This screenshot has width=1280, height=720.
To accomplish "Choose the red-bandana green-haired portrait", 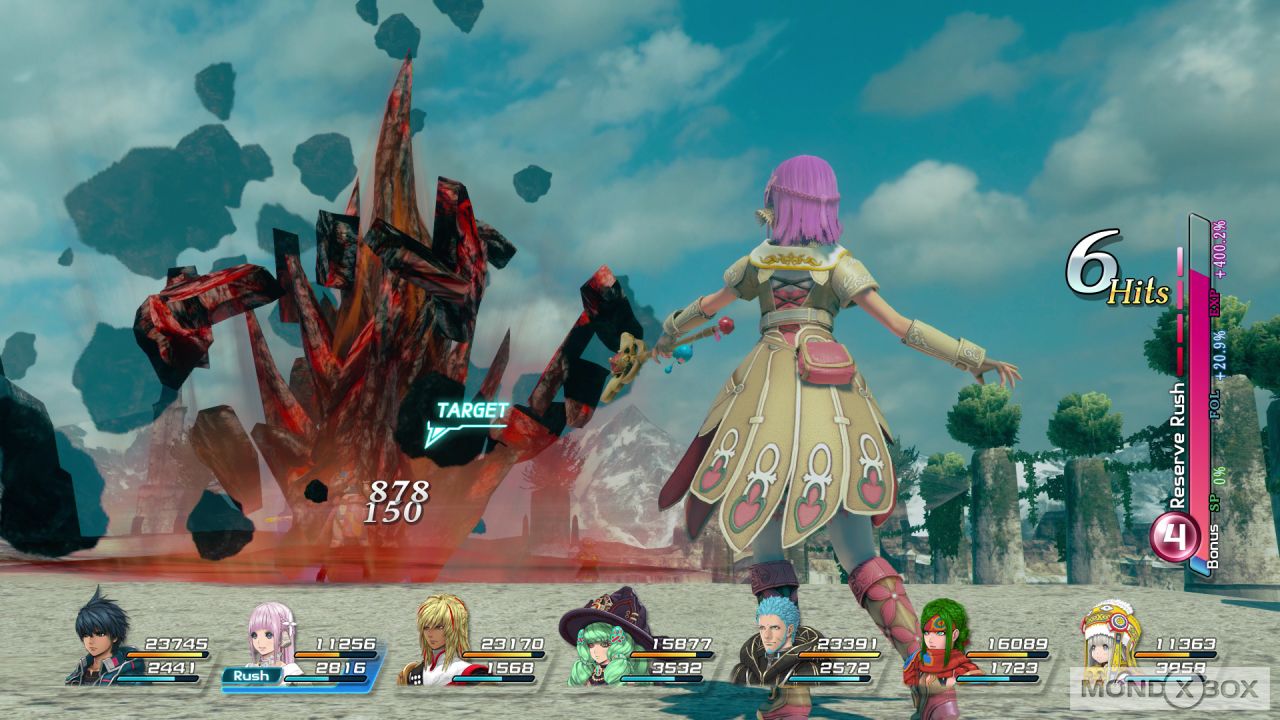I will (x=942, y=640).
